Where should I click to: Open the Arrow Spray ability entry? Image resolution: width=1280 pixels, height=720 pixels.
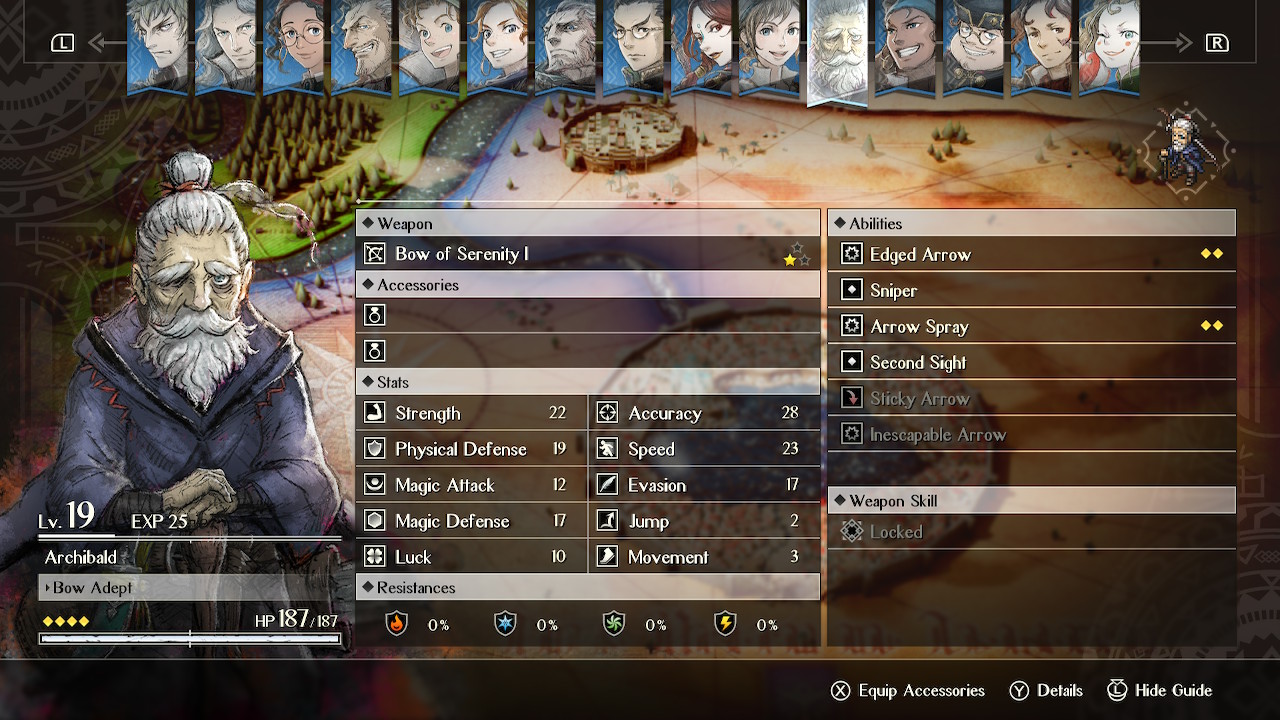1031,327
